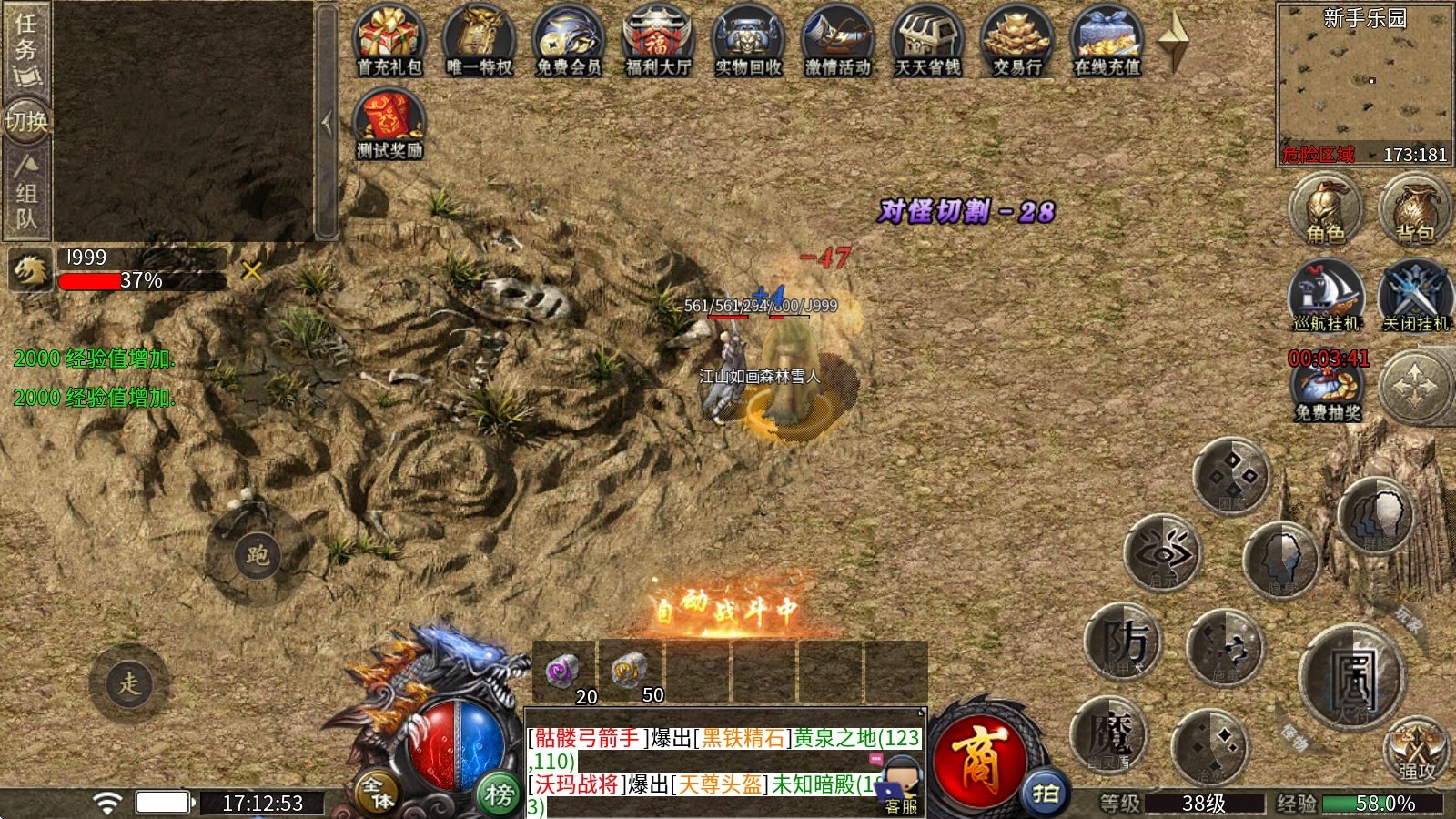Viewport: 1456px width, 819px height.
Task: Open the 激情活动 events icon
Action: coord(837,42)
